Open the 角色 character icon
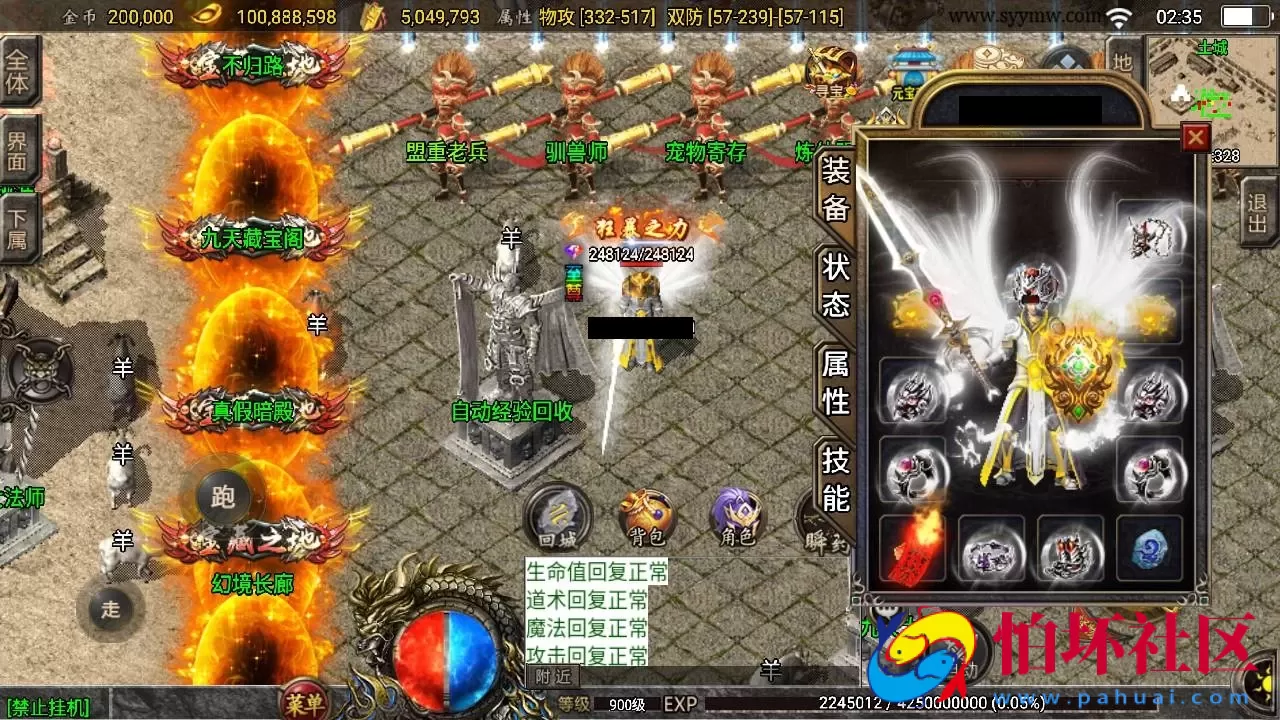The image size is (1280, 720). coord(735,515)
